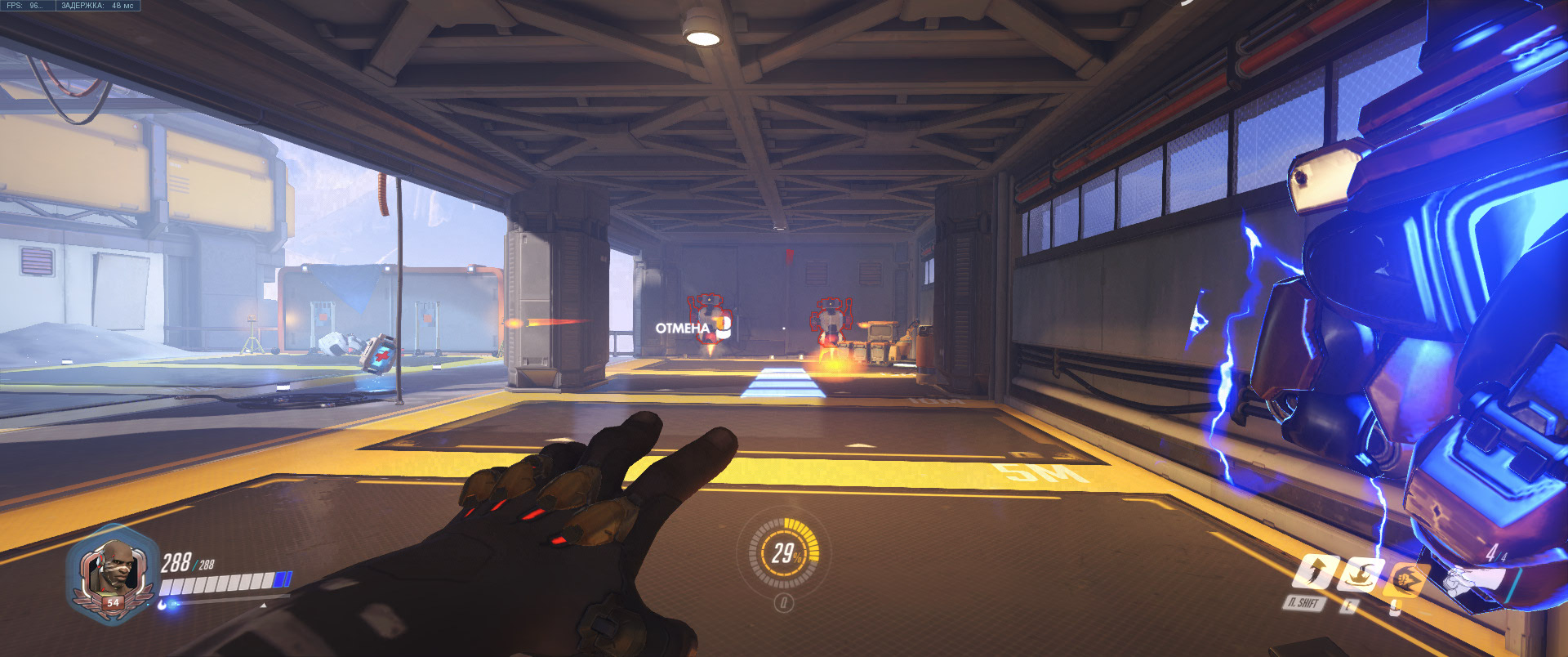The height and width of the screenshot is (657, 1568).
Task: Select the orange Rocket Punch ability icon
Action: [x=1405, y=579]
